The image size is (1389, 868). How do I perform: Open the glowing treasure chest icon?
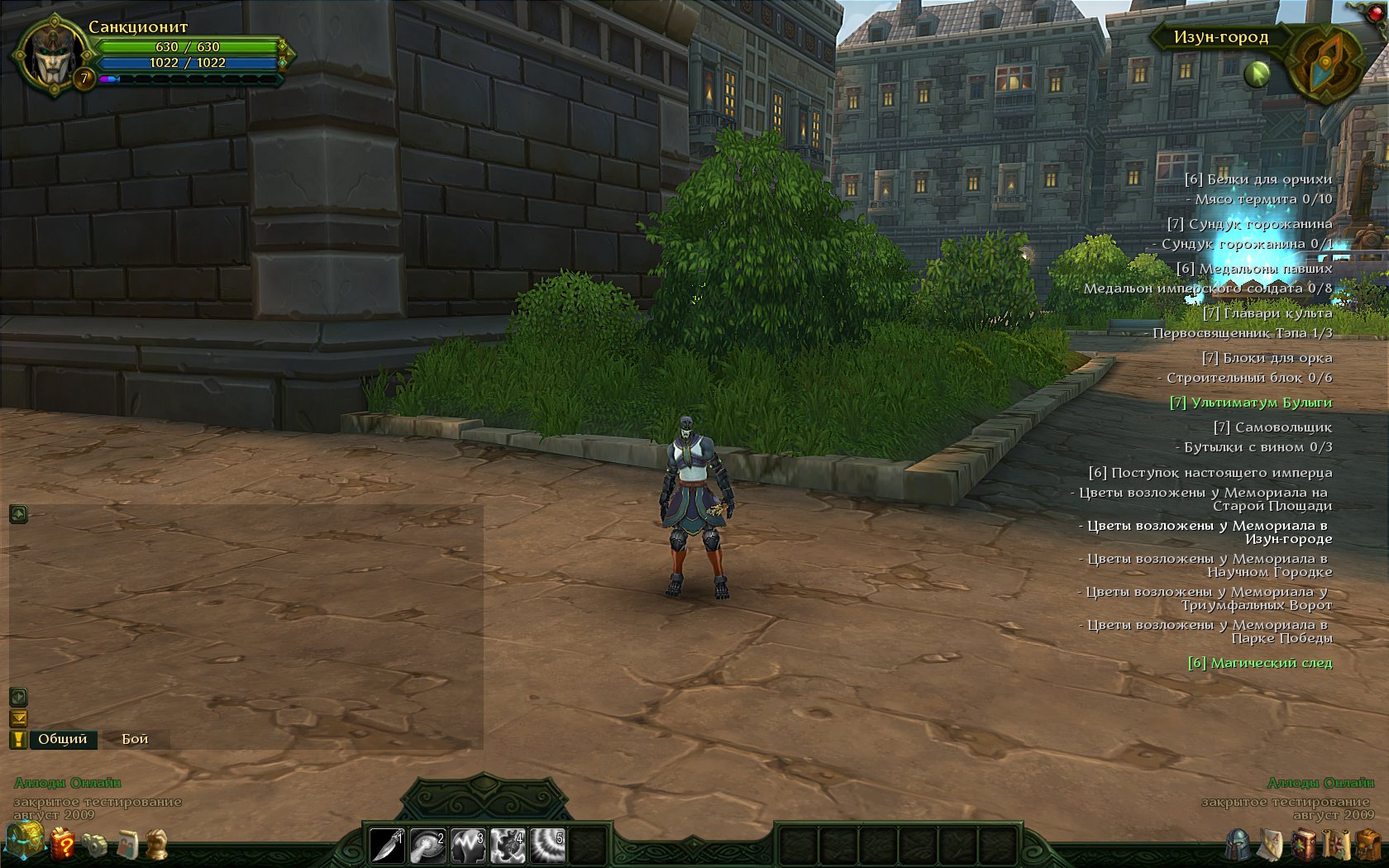tap(24, 840)
